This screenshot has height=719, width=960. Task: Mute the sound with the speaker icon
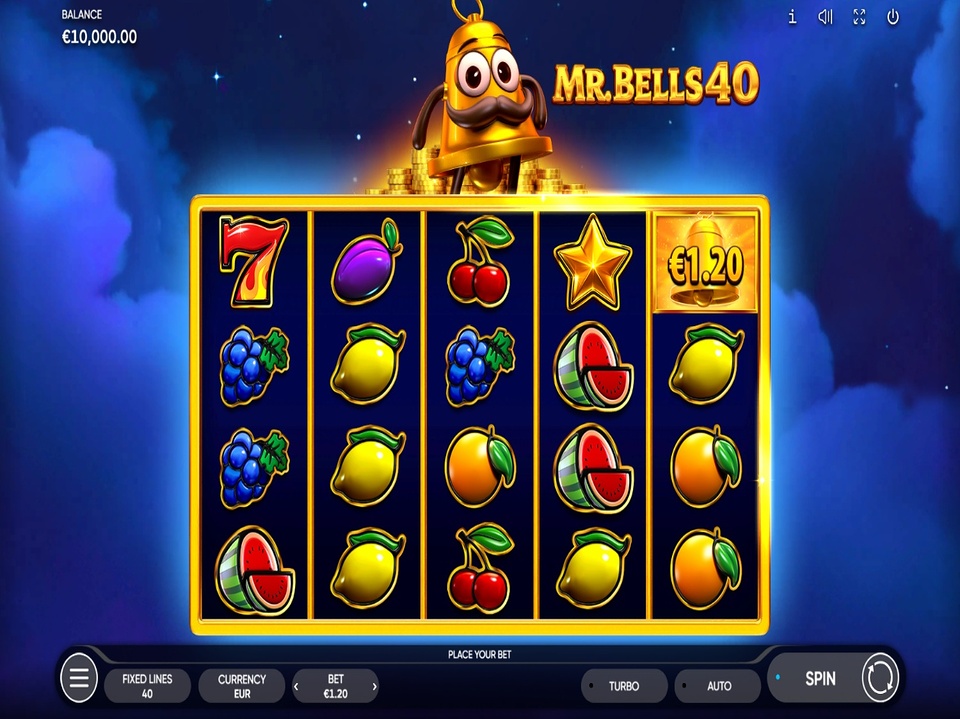point(825,17)
